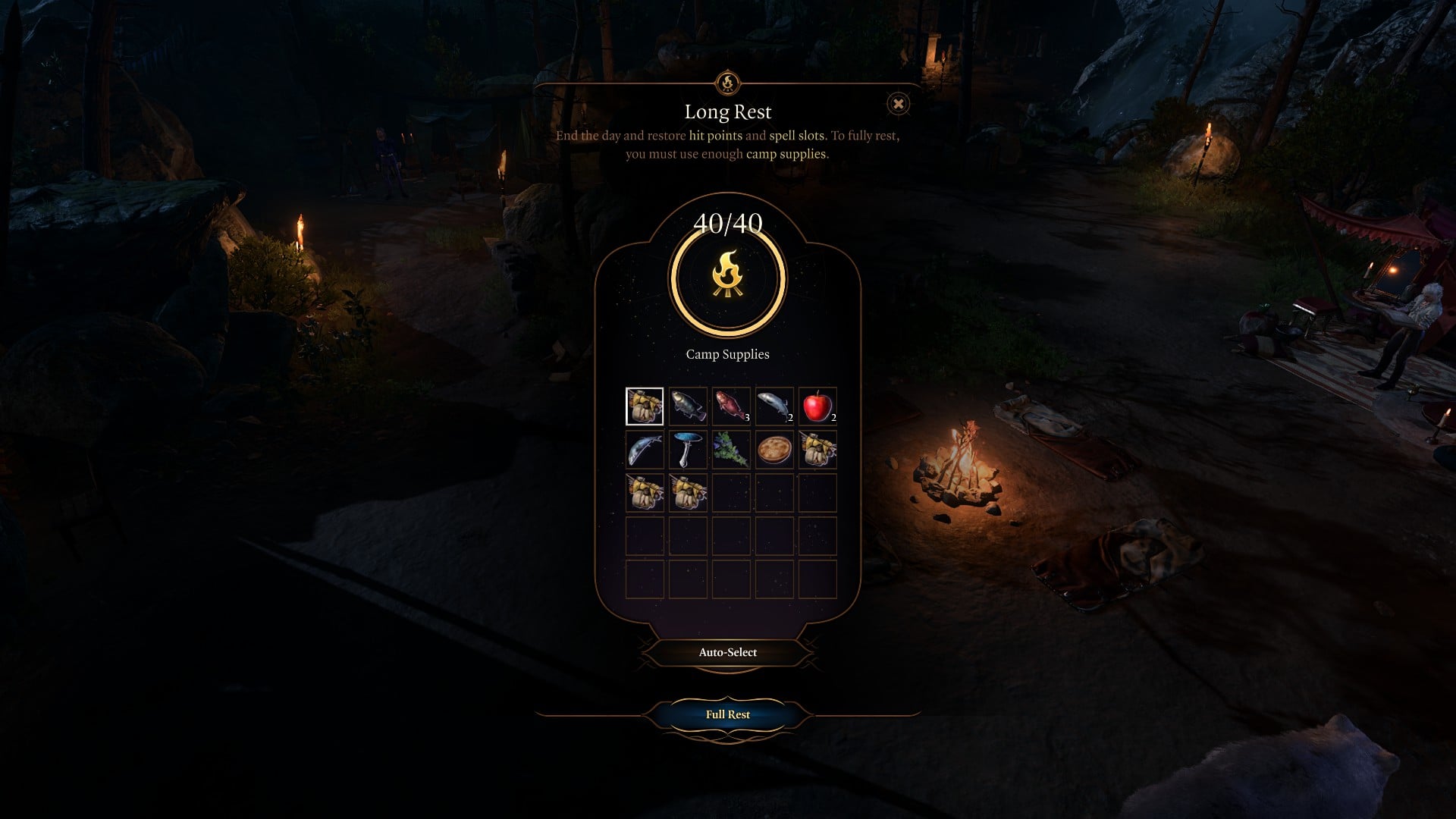Close the Long Rest panel

tap(898, 105)
